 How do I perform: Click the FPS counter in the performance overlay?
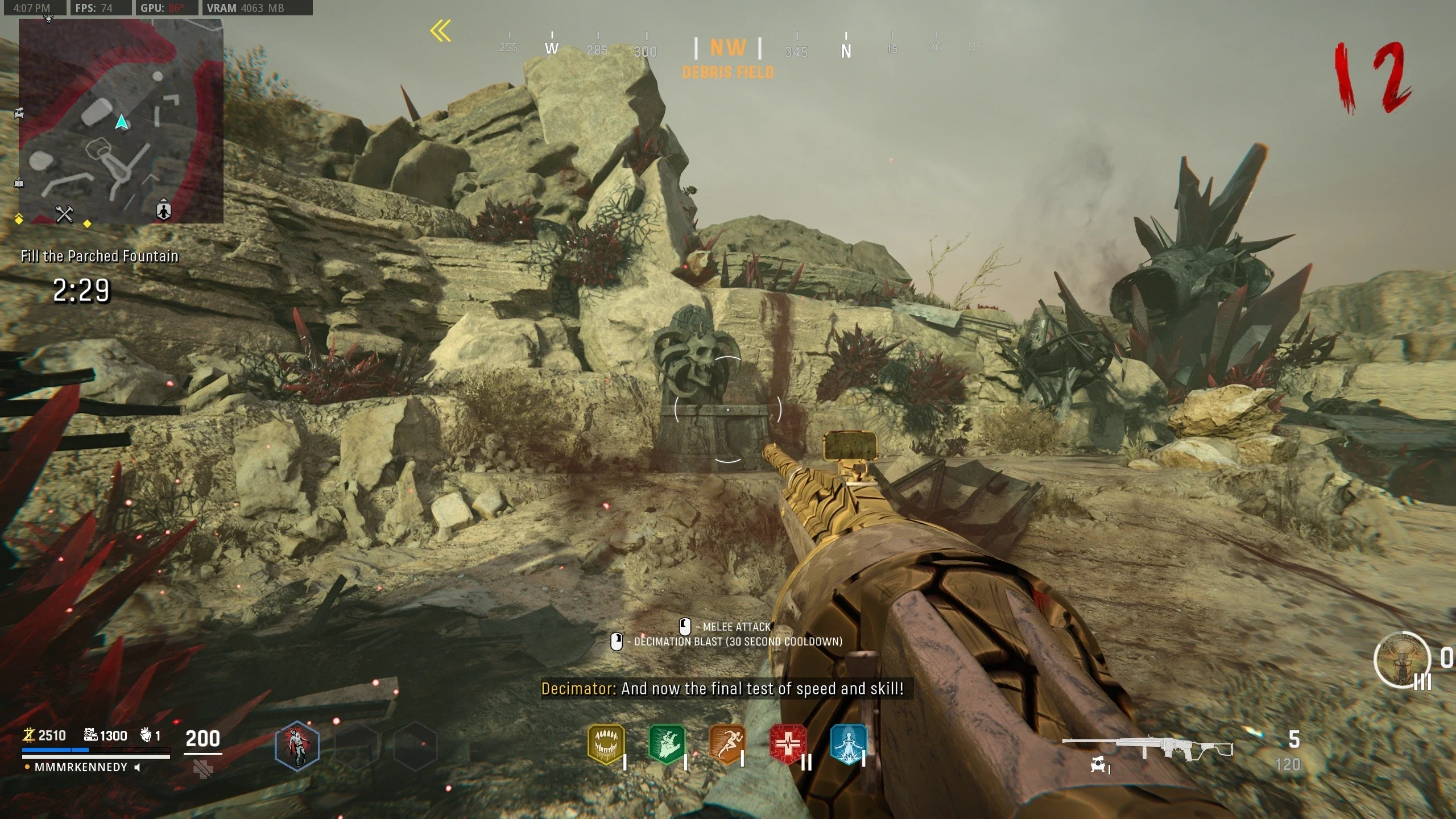click(x=94, y=8)
